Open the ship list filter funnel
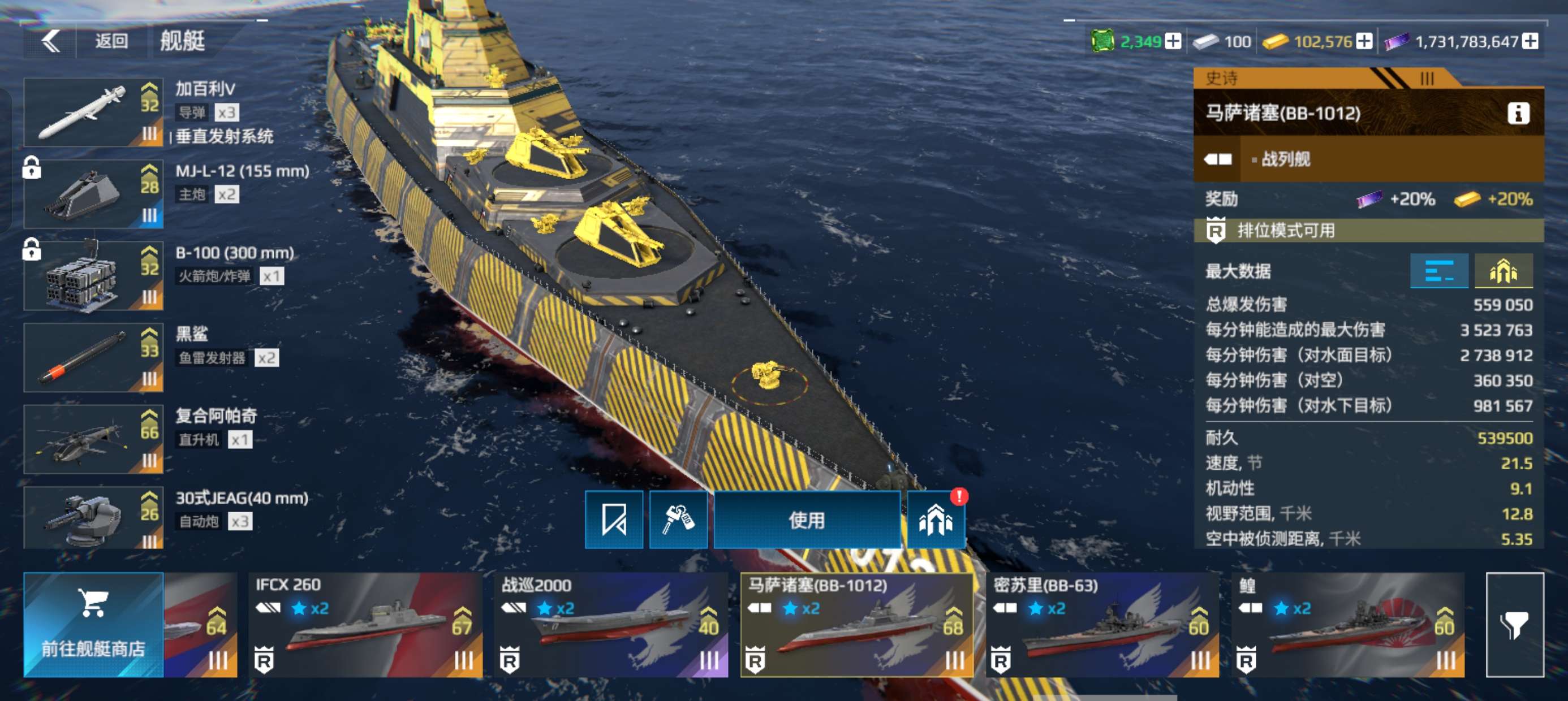This screenshot has height=701, width=1568. (x=1514, y=625)
